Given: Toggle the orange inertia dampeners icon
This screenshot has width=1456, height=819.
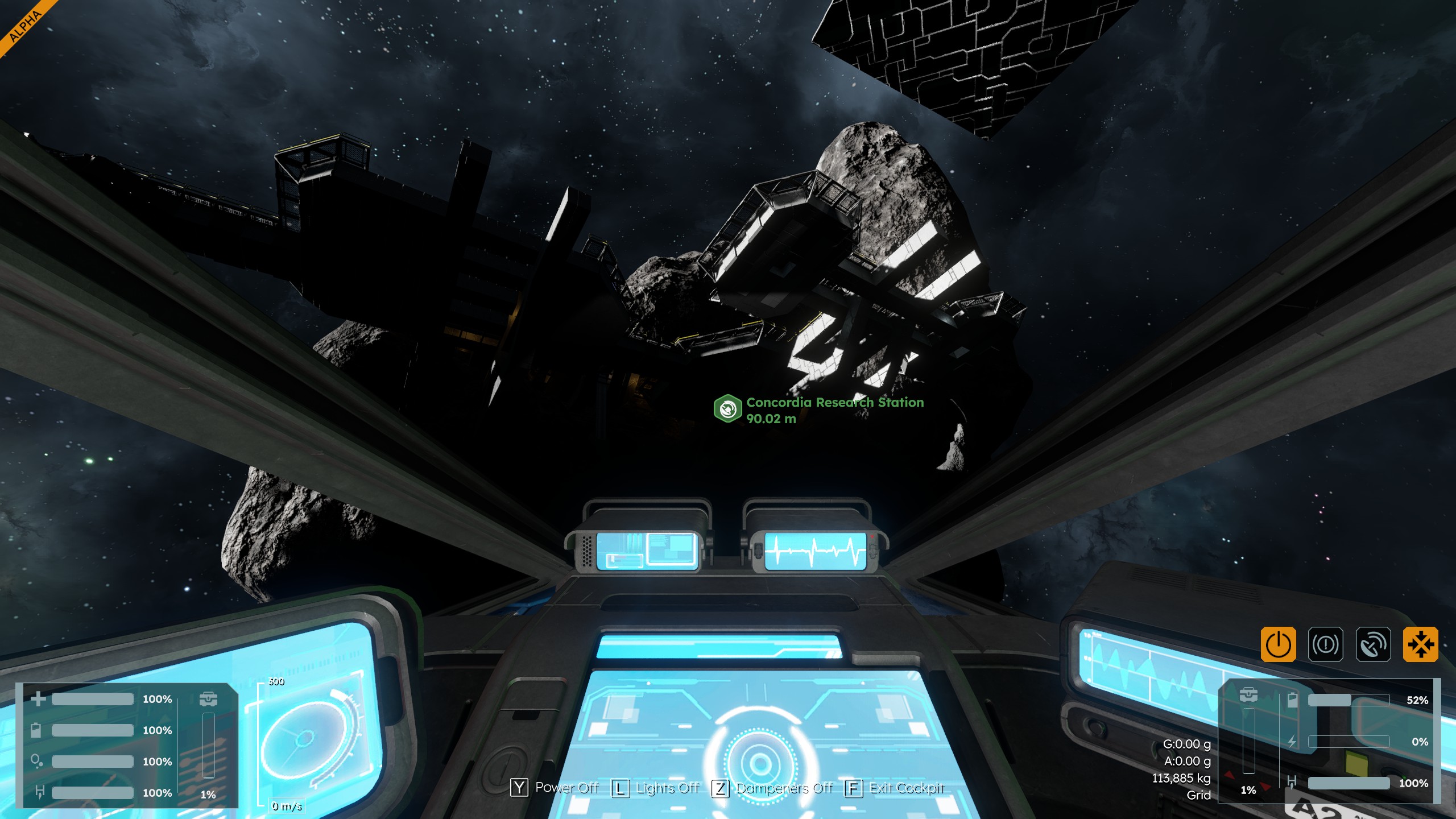Looking at the screenshot, I should pos(1420,644).
